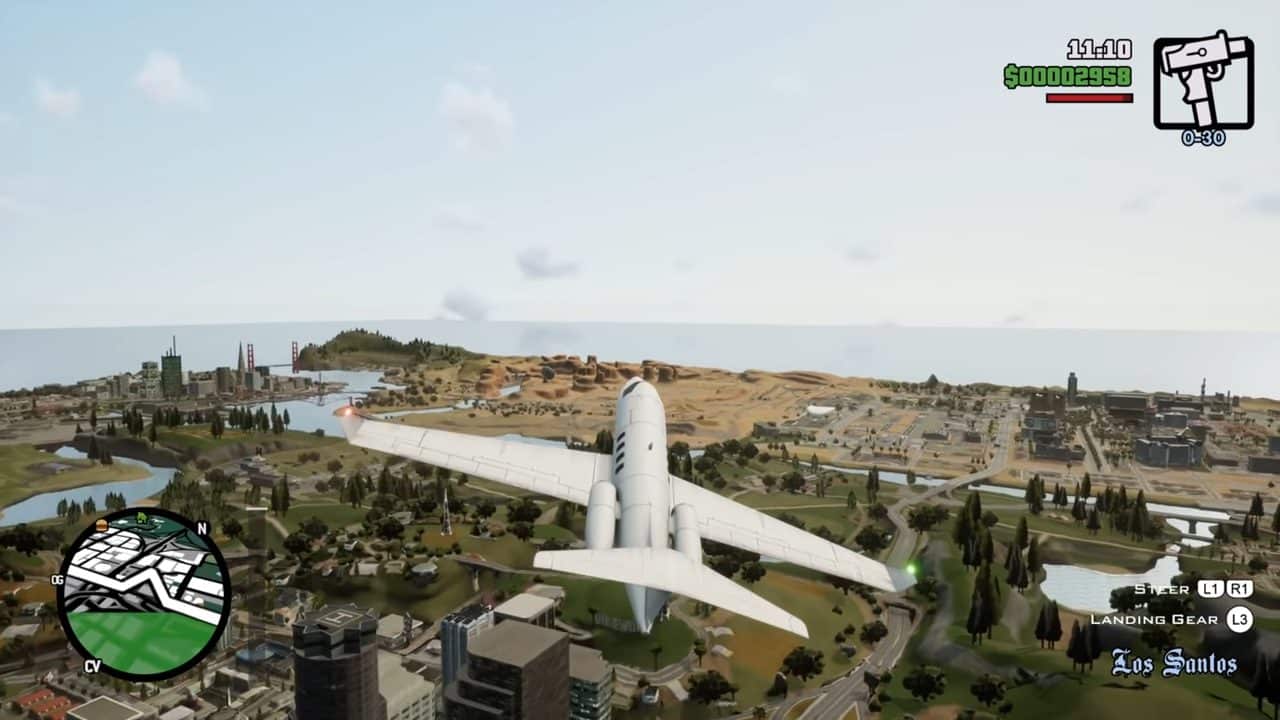Click the N compass marker on the minimap
This screenshot has height=720, width=1280.
[x=201, y=527]
